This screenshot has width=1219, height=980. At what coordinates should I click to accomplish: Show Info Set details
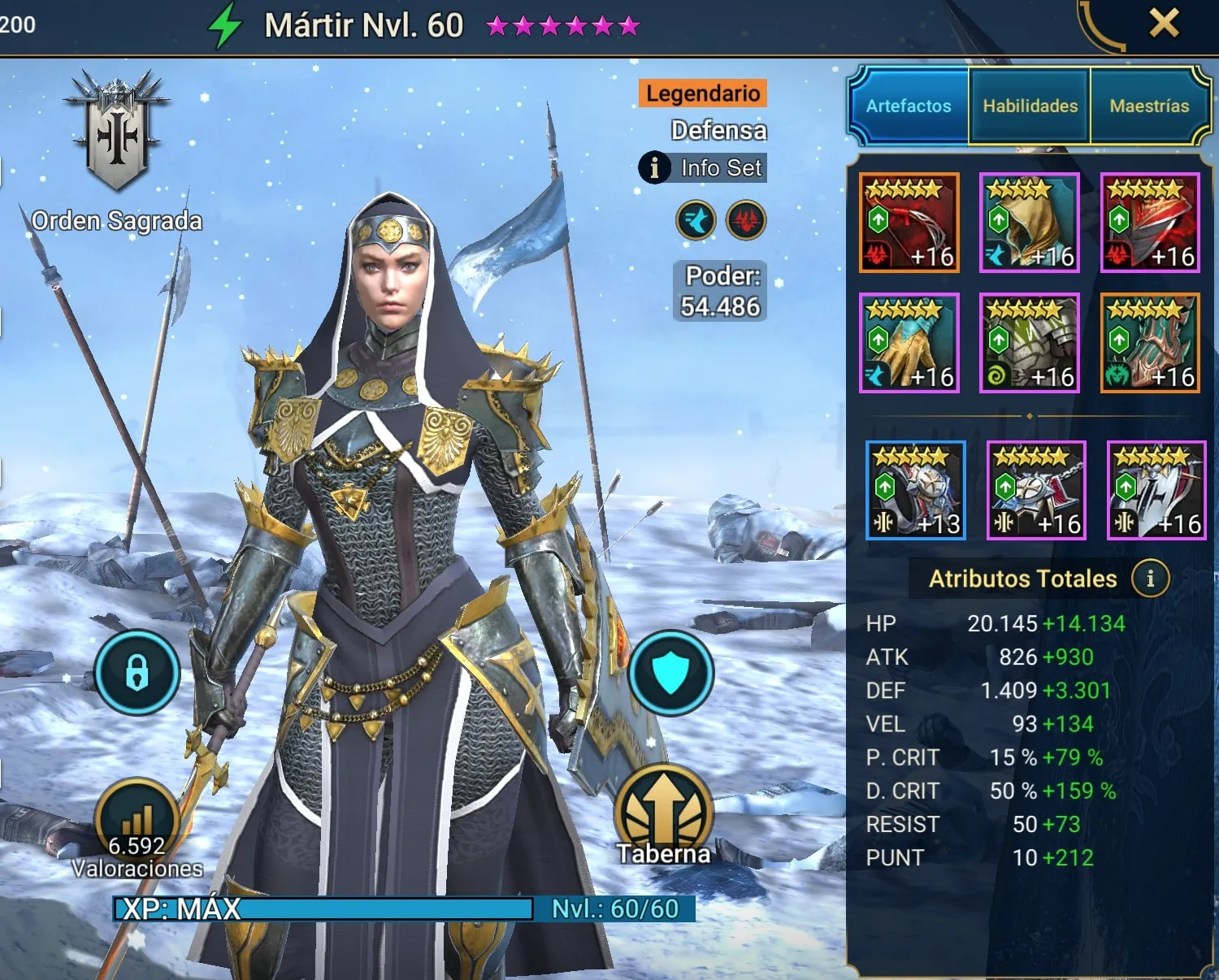(704, 168)
